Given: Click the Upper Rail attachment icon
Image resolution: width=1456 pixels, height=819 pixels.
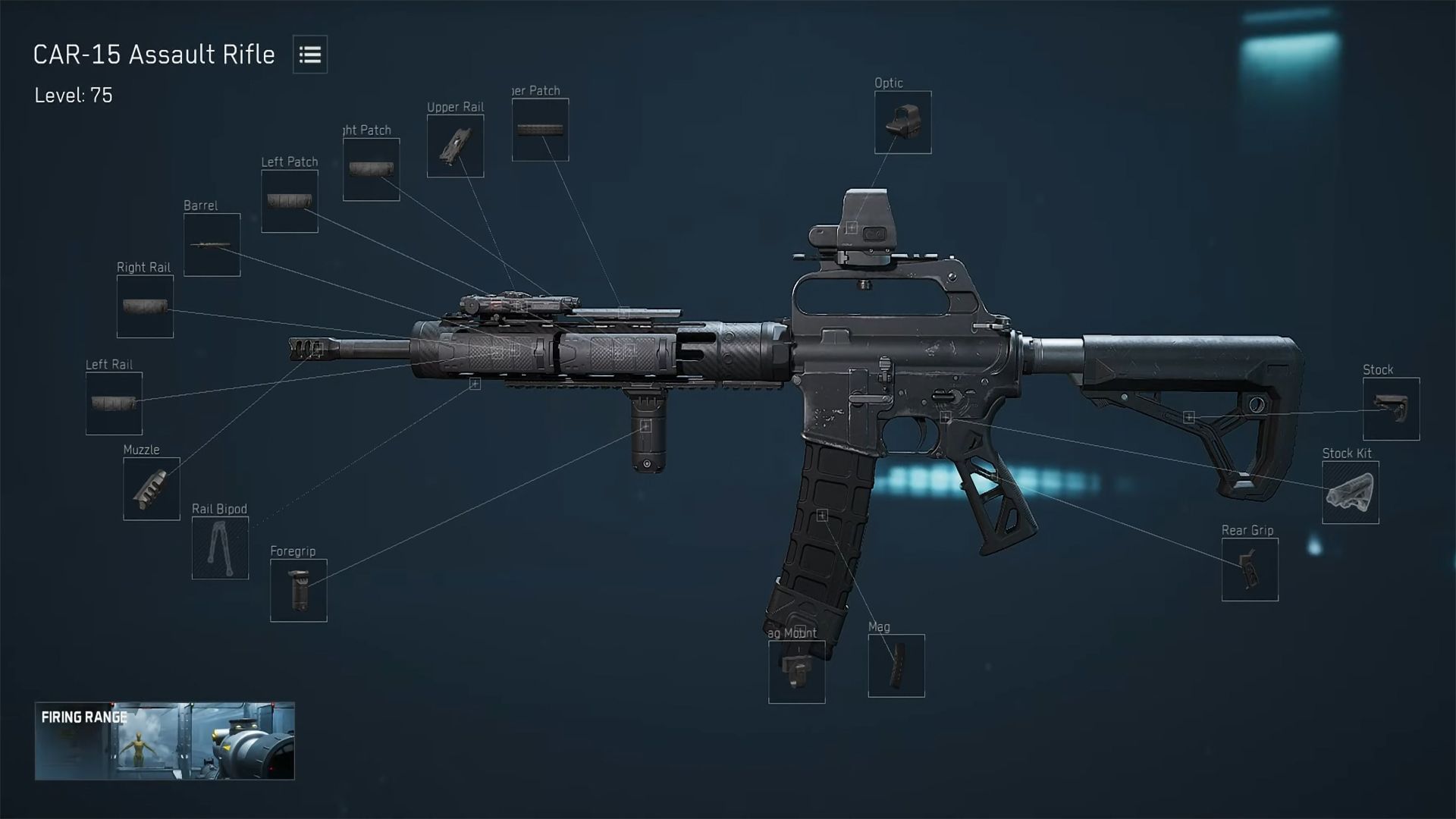Looking at the screenshot, I should click(x=456, y=146).
